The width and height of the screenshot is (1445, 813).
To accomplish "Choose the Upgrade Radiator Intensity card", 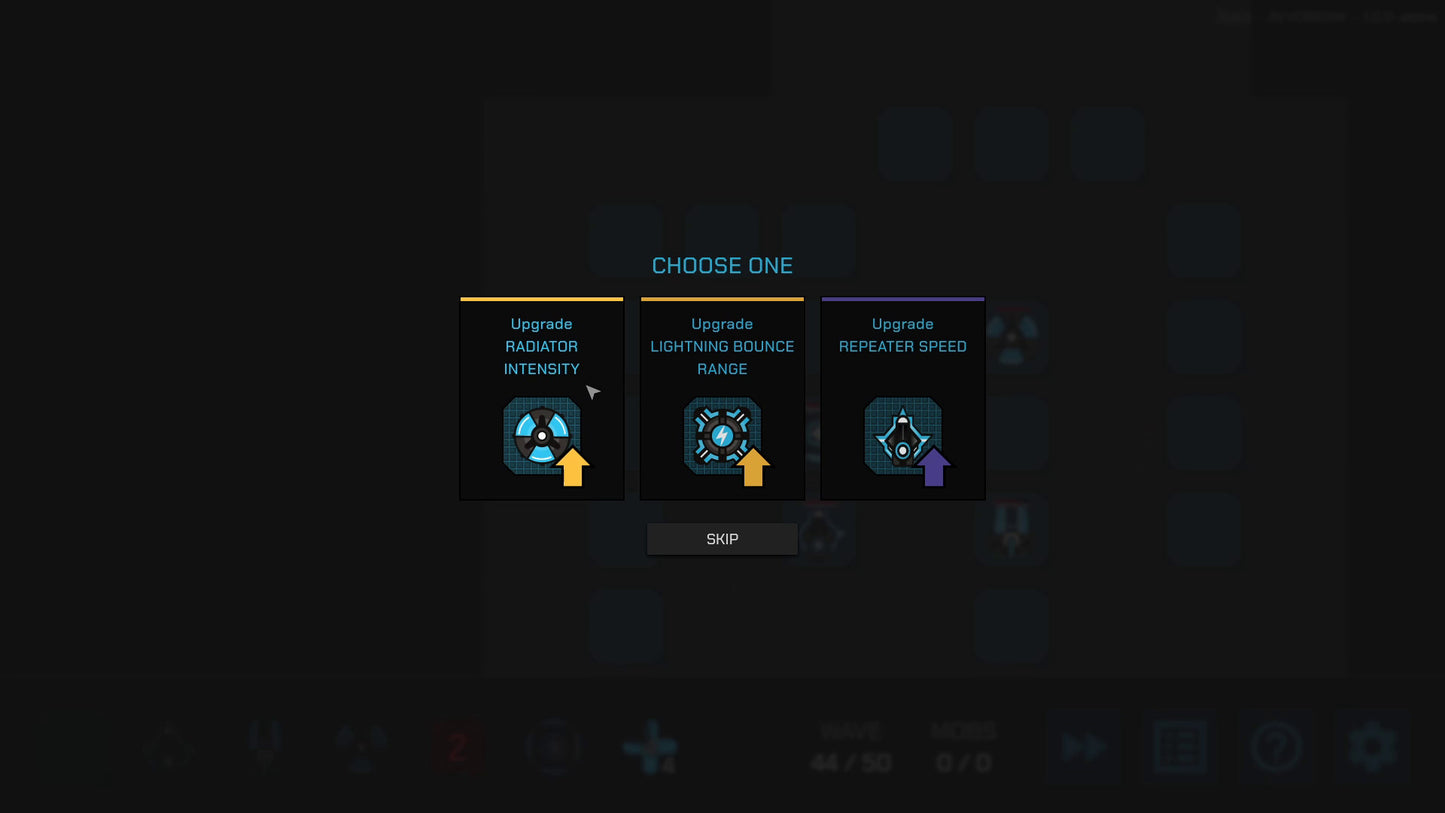I will pyautogui.click(x=541, y=398).
